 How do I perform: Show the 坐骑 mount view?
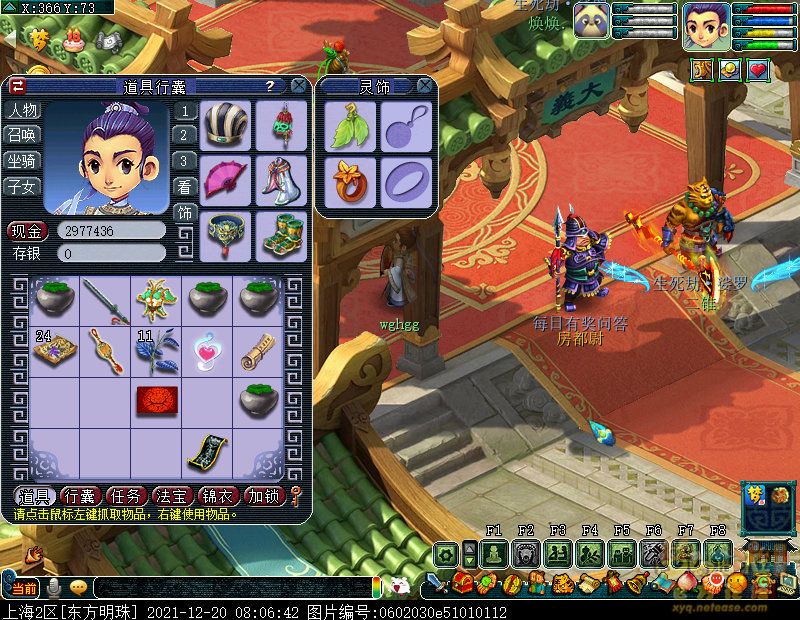22,161
